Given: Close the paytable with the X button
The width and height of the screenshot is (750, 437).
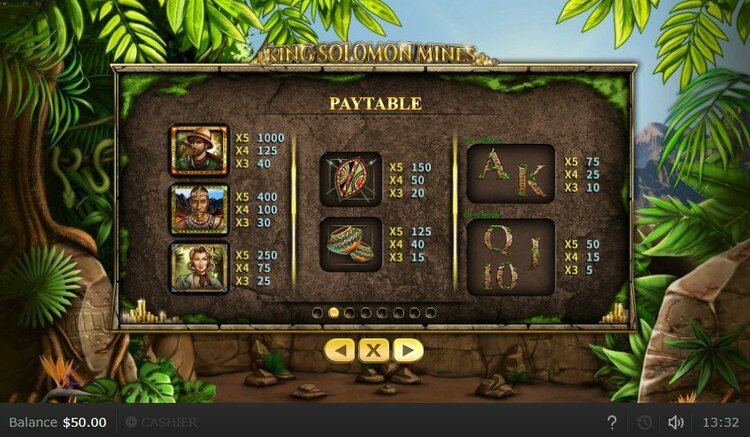Looking at the screenshot, I should pos(374,351).
